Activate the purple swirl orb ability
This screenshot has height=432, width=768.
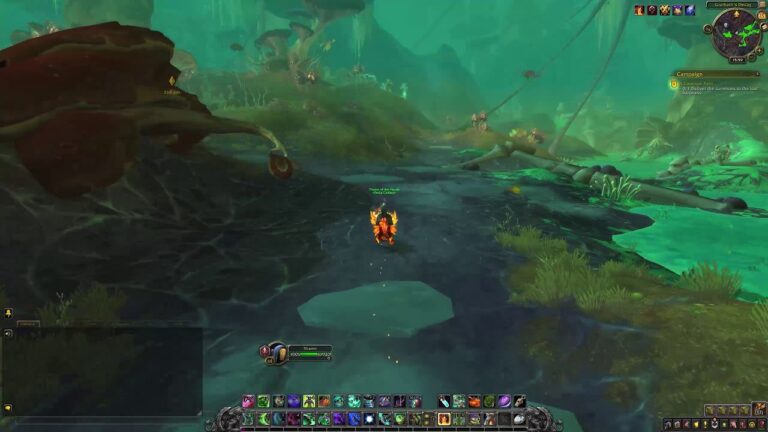pos(504,401)
